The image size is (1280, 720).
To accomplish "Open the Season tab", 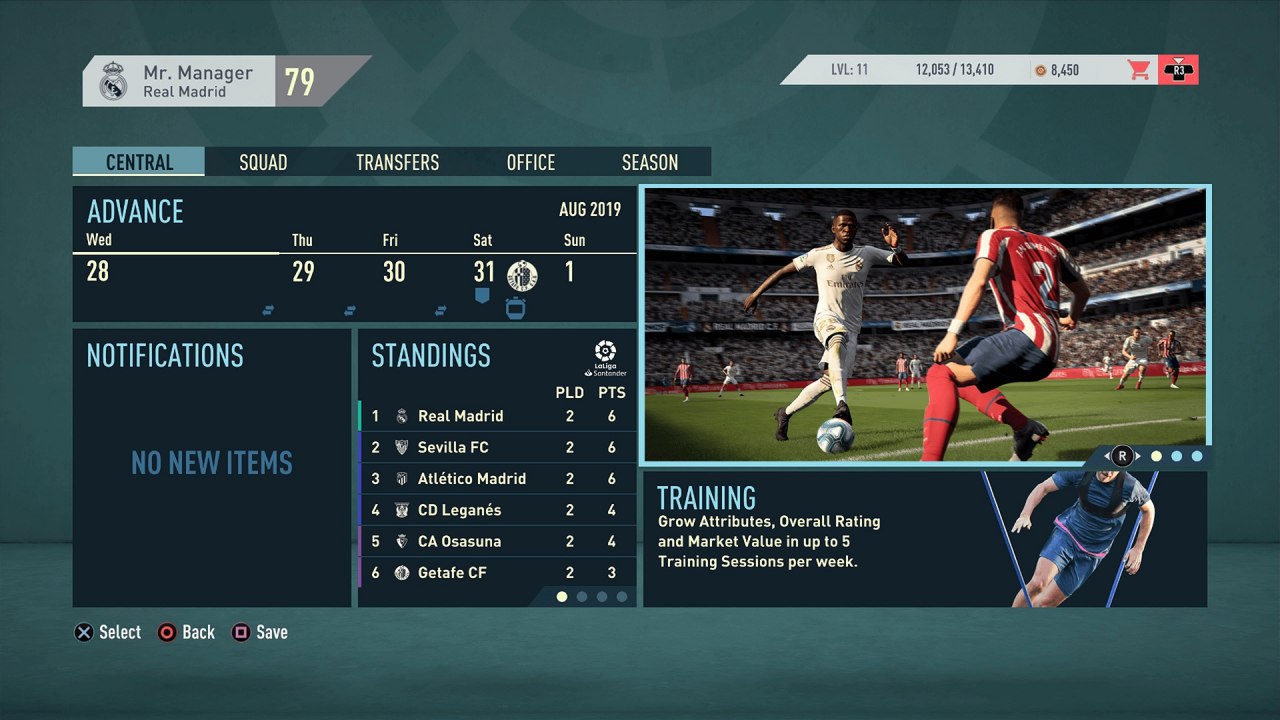I will pyautogui.click(x=650, y=162).
